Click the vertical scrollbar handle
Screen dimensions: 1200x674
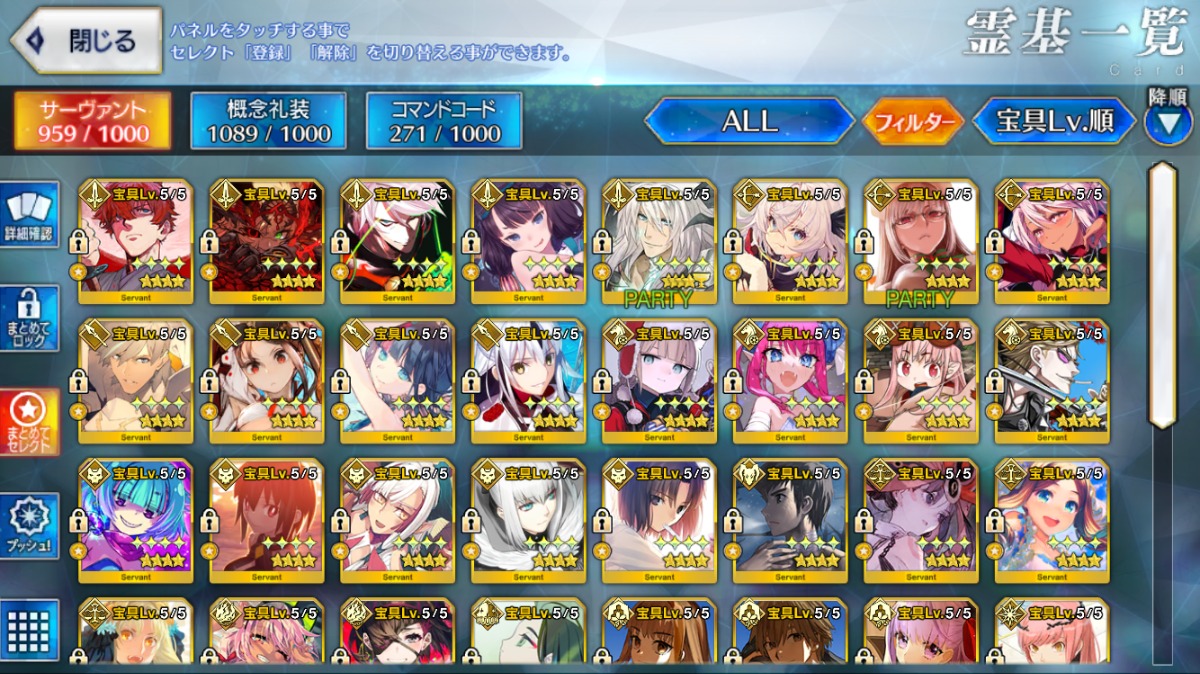(x=1163, y=295)
